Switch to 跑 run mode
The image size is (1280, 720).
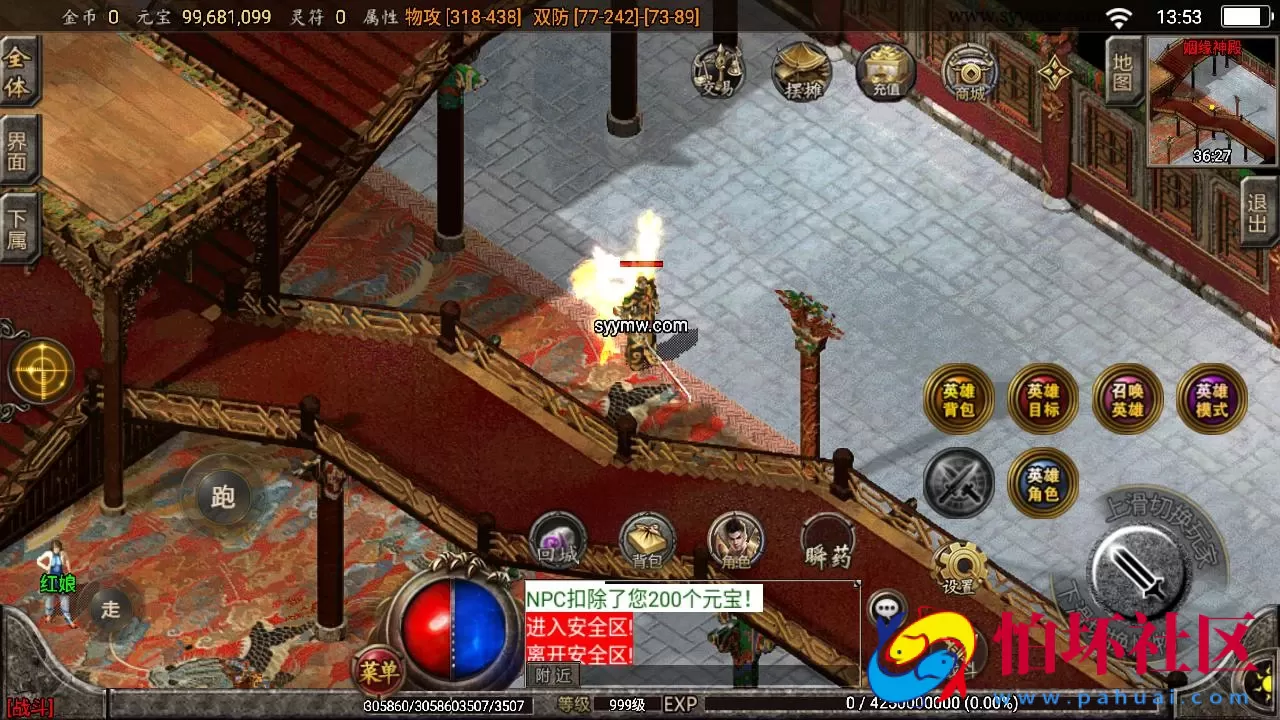[222, 497]
